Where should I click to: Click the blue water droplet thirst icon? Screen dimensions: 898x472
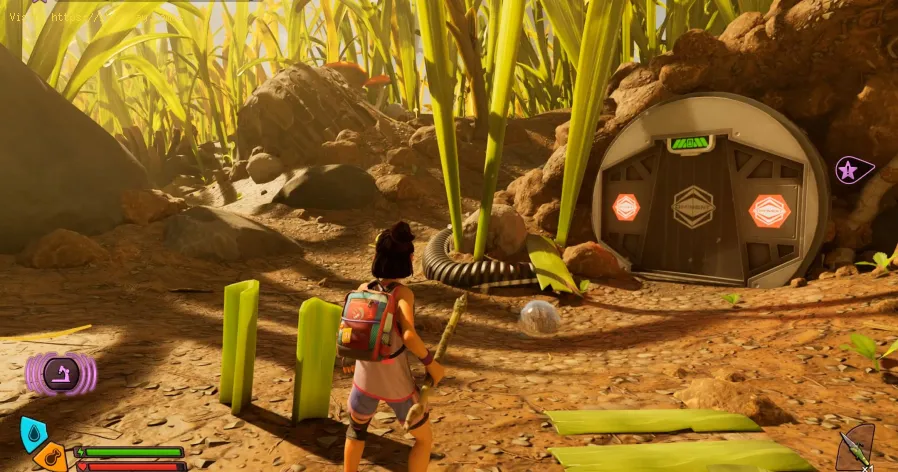coord(33,433)
